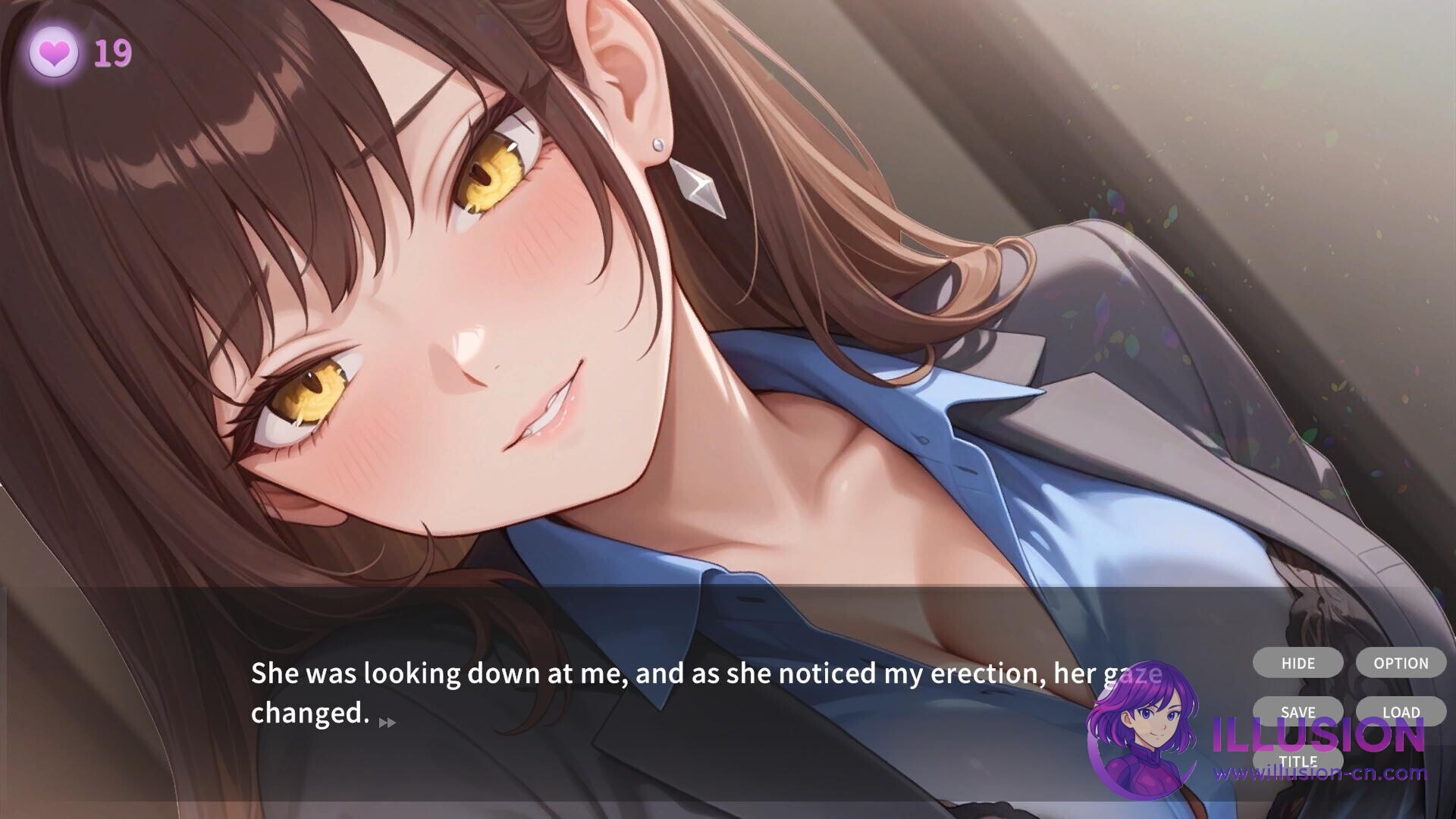Hide the dialogue box with HIDE
The height and width of the screenshot is (819, 1456).
click(x=1298, y=663)
